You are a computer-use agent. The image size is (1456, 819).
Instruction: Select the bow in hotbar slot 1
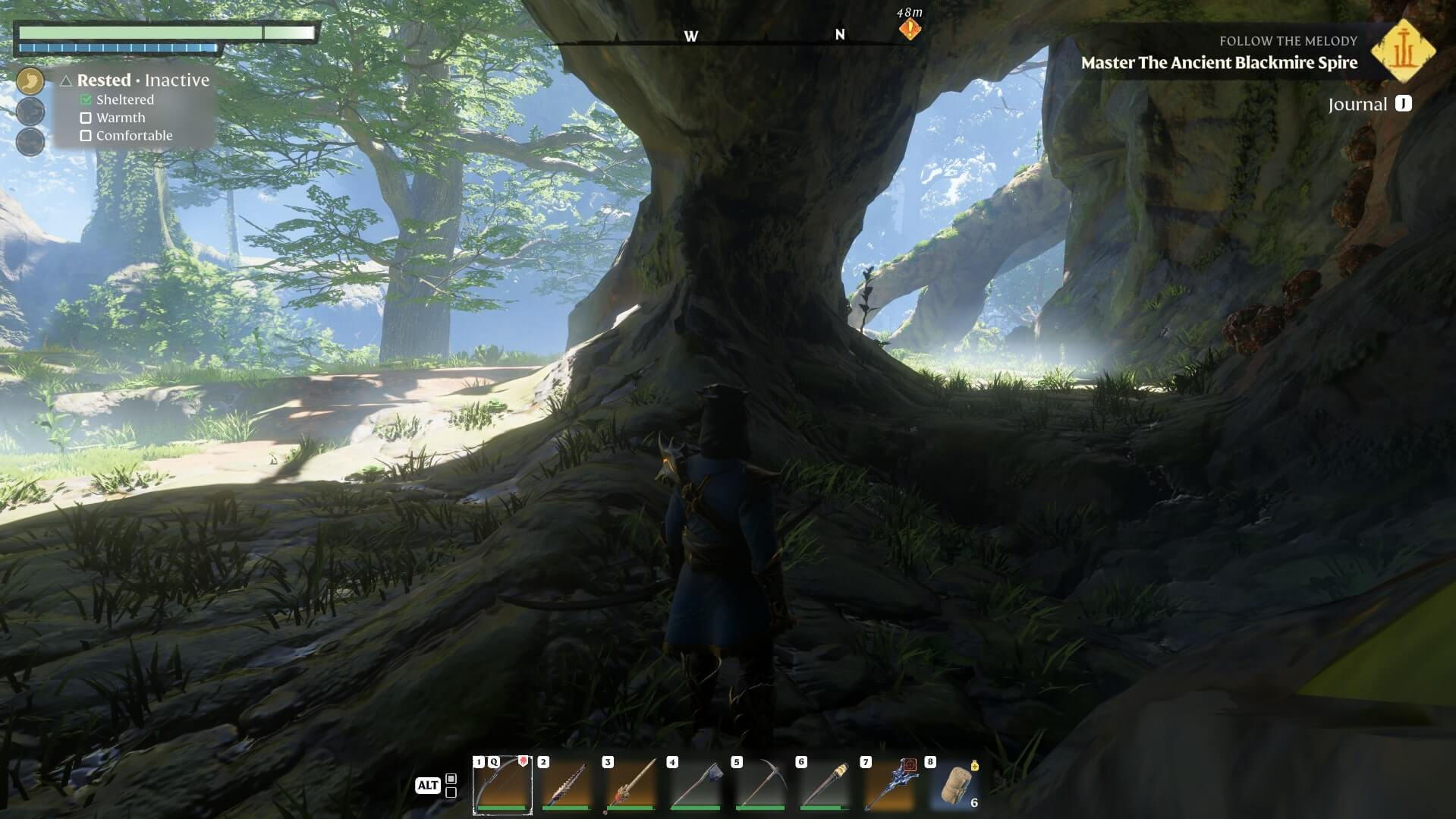[x=502, y=785]
